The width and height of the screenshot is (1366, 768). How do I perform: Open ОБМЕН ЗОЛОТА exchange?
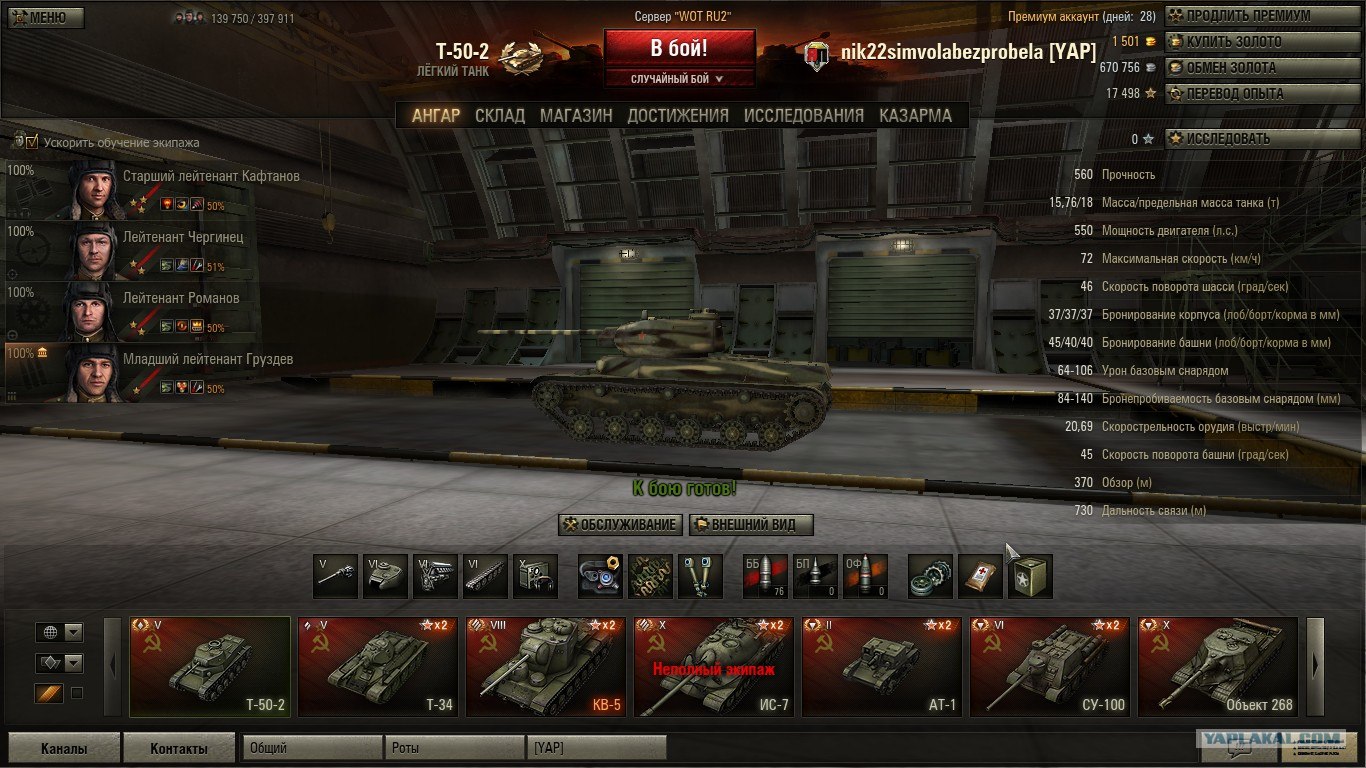coord(1250,68)
